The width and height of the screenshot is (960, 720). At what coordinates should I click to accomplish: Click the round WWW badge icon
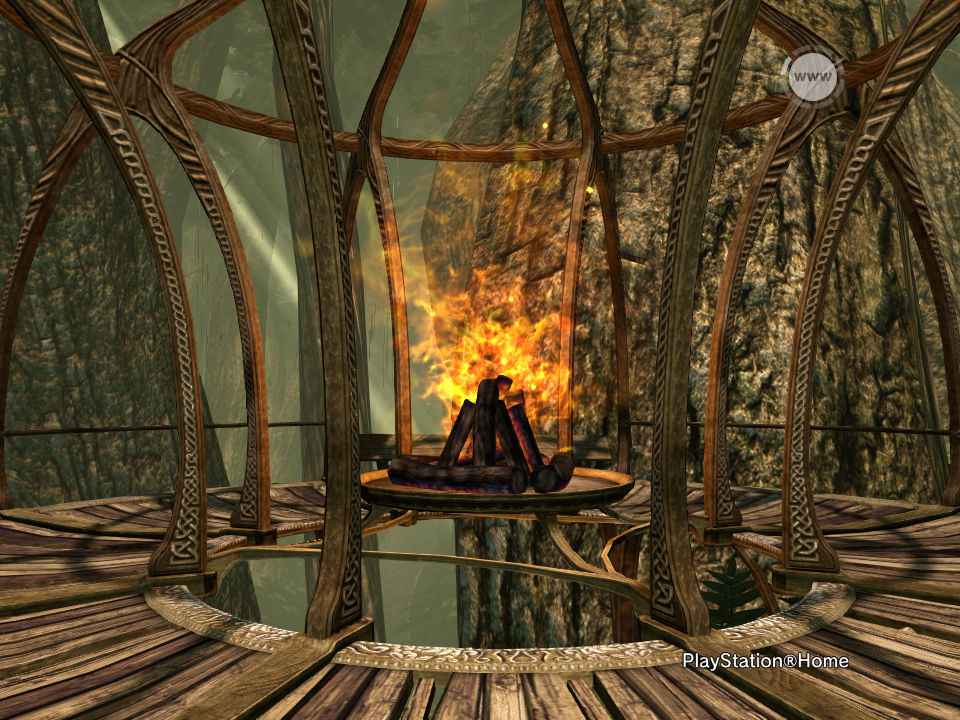pos(812,76)
